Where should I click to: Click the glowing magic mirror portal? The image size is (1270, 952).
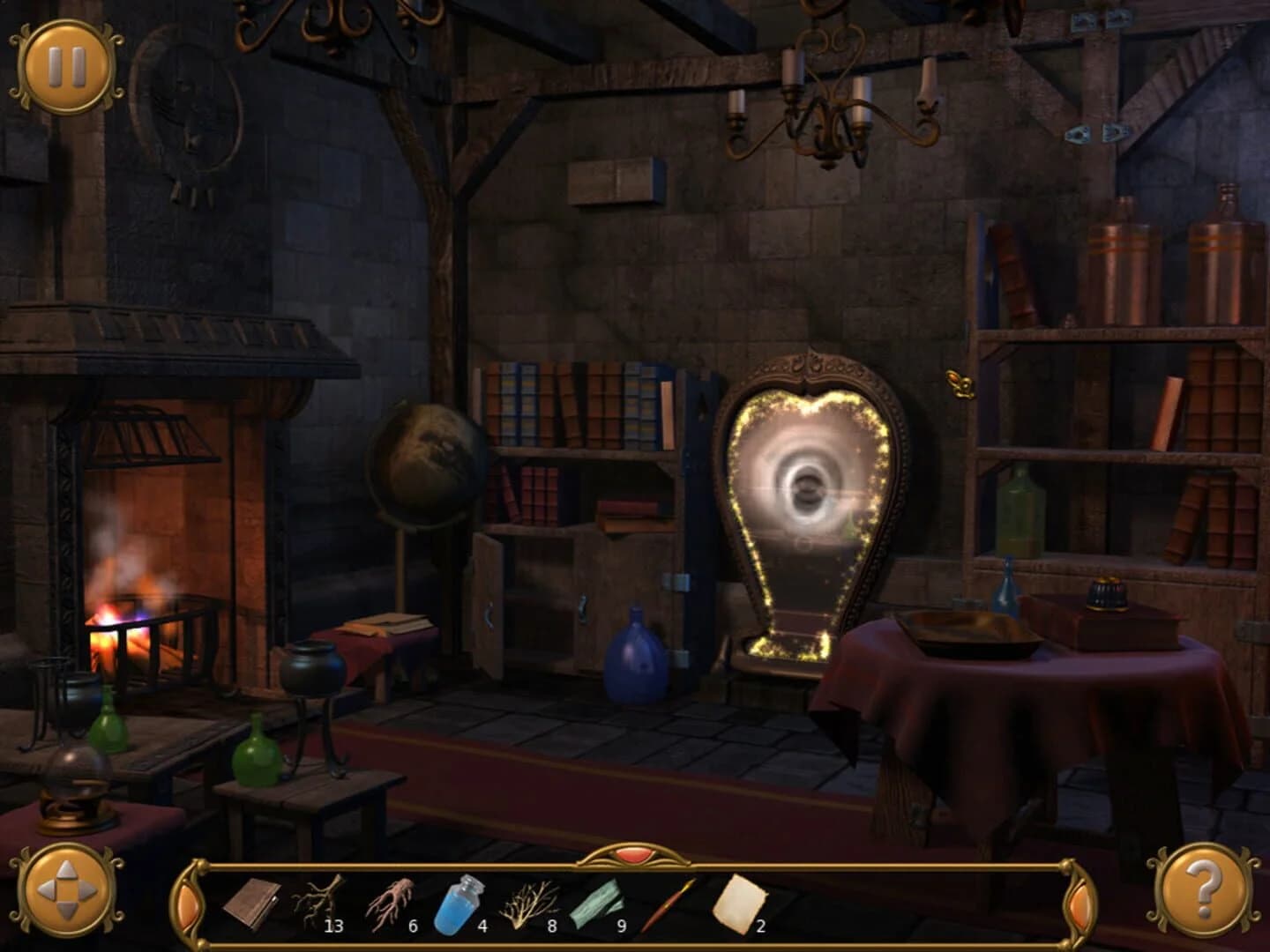[807, 480]
